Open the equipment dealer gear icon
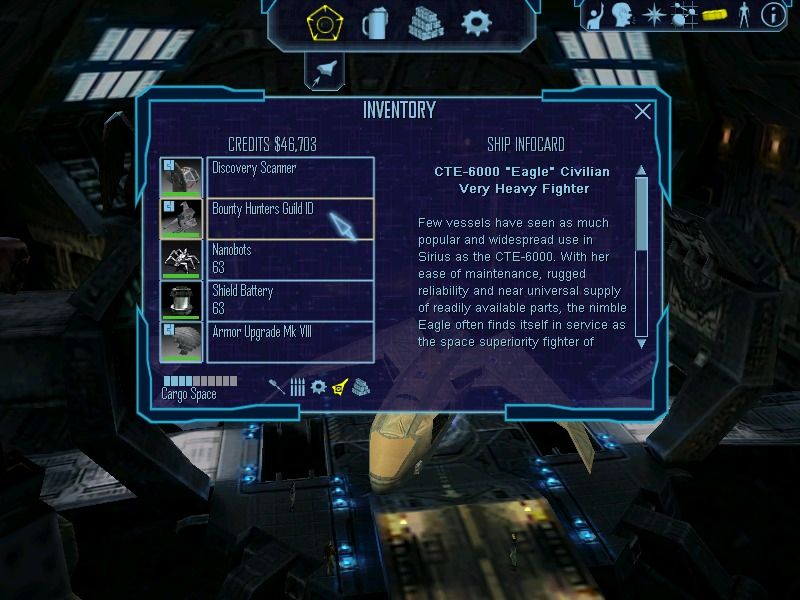 [x=476, y=22]
